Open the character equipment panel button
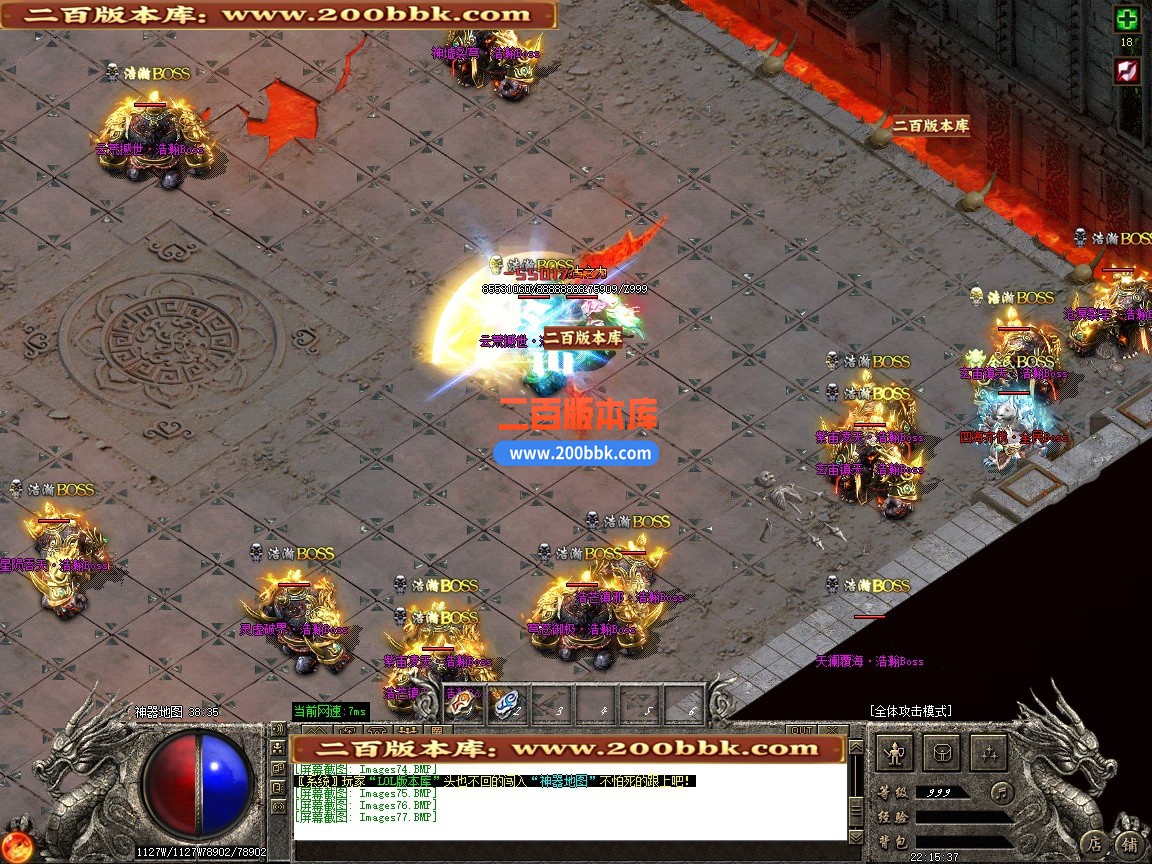This screenshot has height=864, width=1152. click(x=893, y=752)
